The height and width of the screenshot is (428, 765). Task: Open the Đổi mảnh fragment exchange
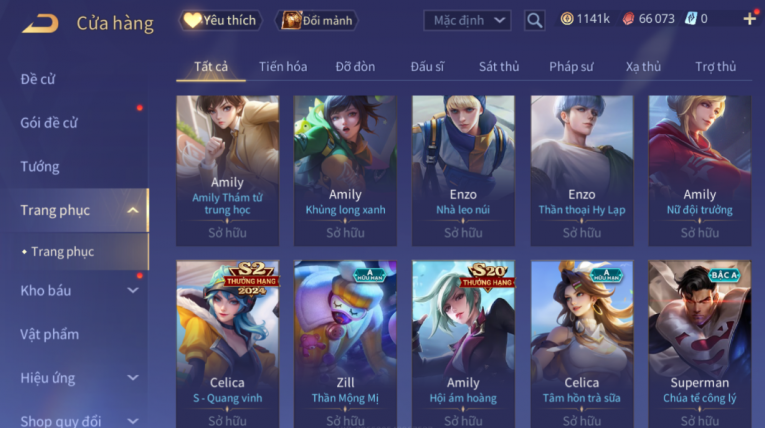pyautogui.click(x=316, y=20)
